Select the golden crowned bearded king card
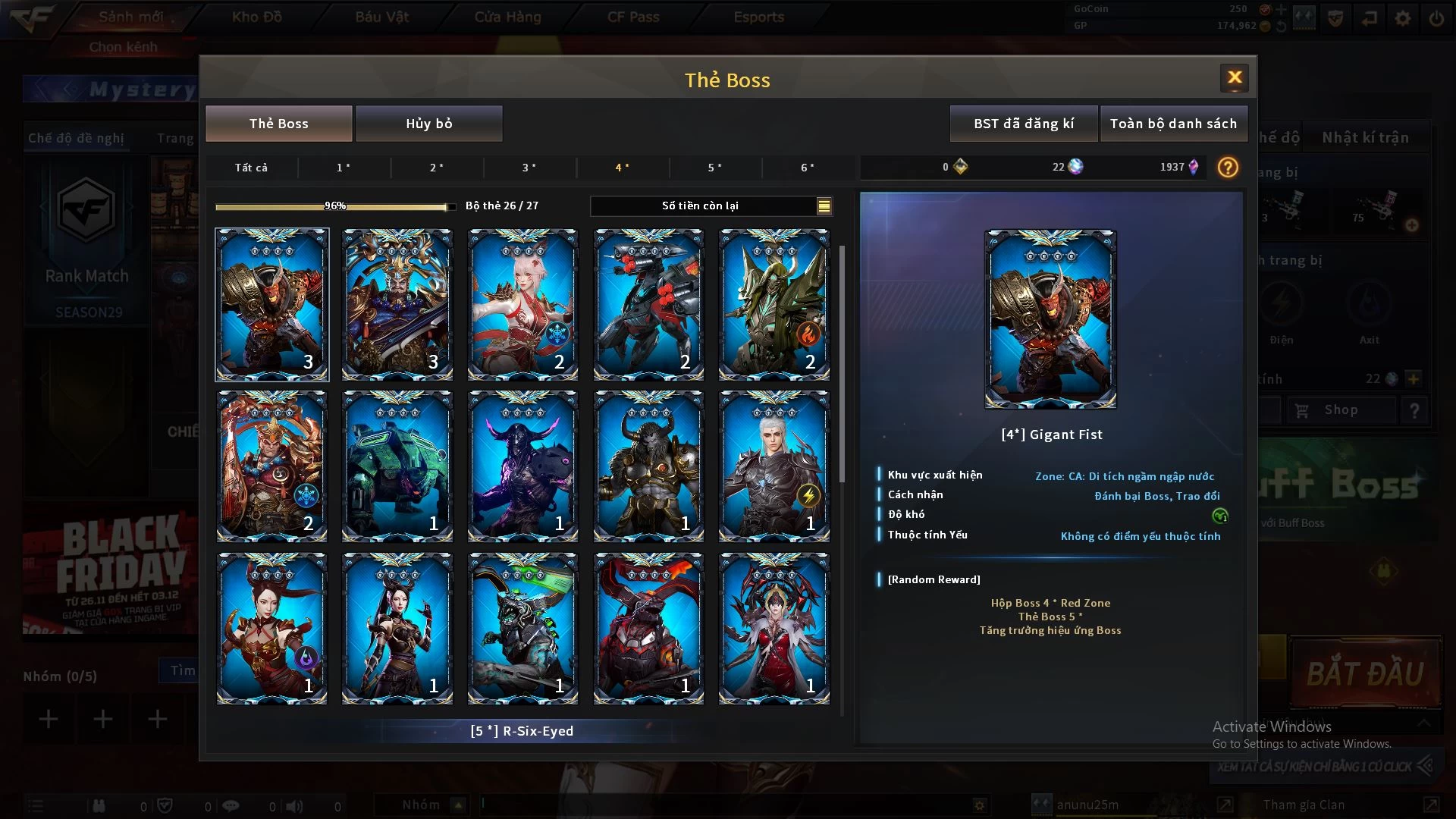Viewport: 1456px width, 819px height. coord(397,304)
